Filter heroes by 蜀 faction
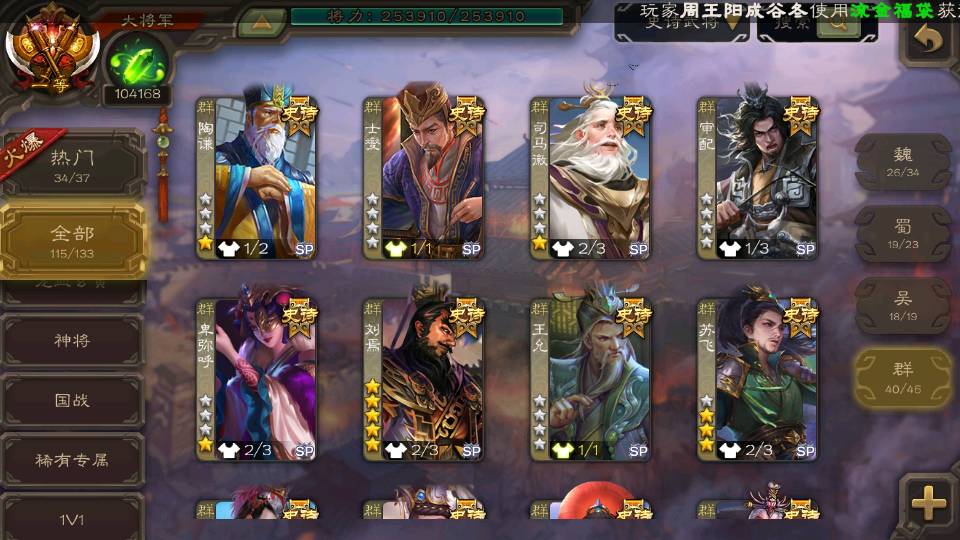 click(x=903, y=234)
